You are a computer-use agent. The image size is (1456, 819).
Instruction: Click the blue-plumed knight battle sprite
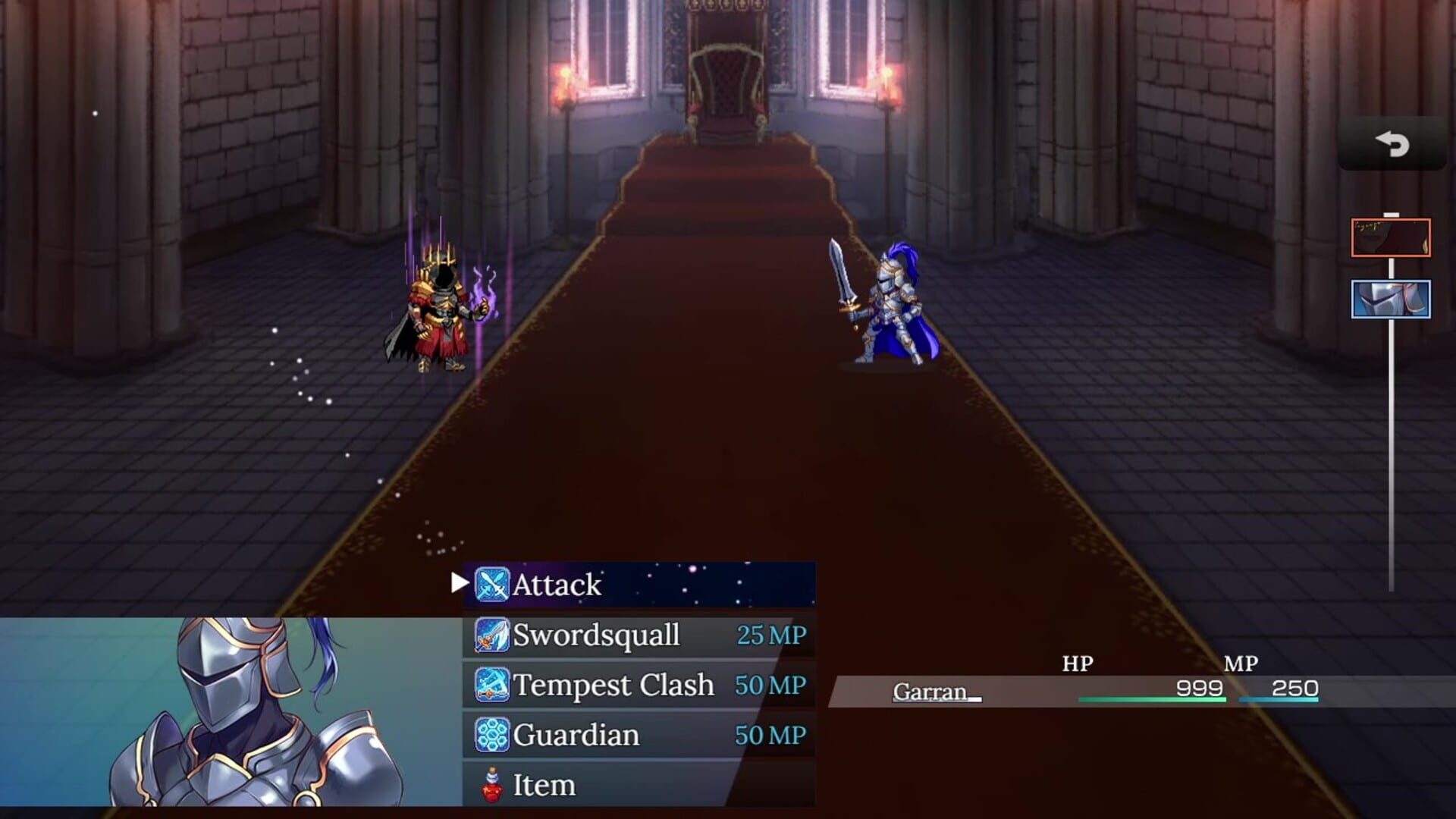click(x=891, y=311)
